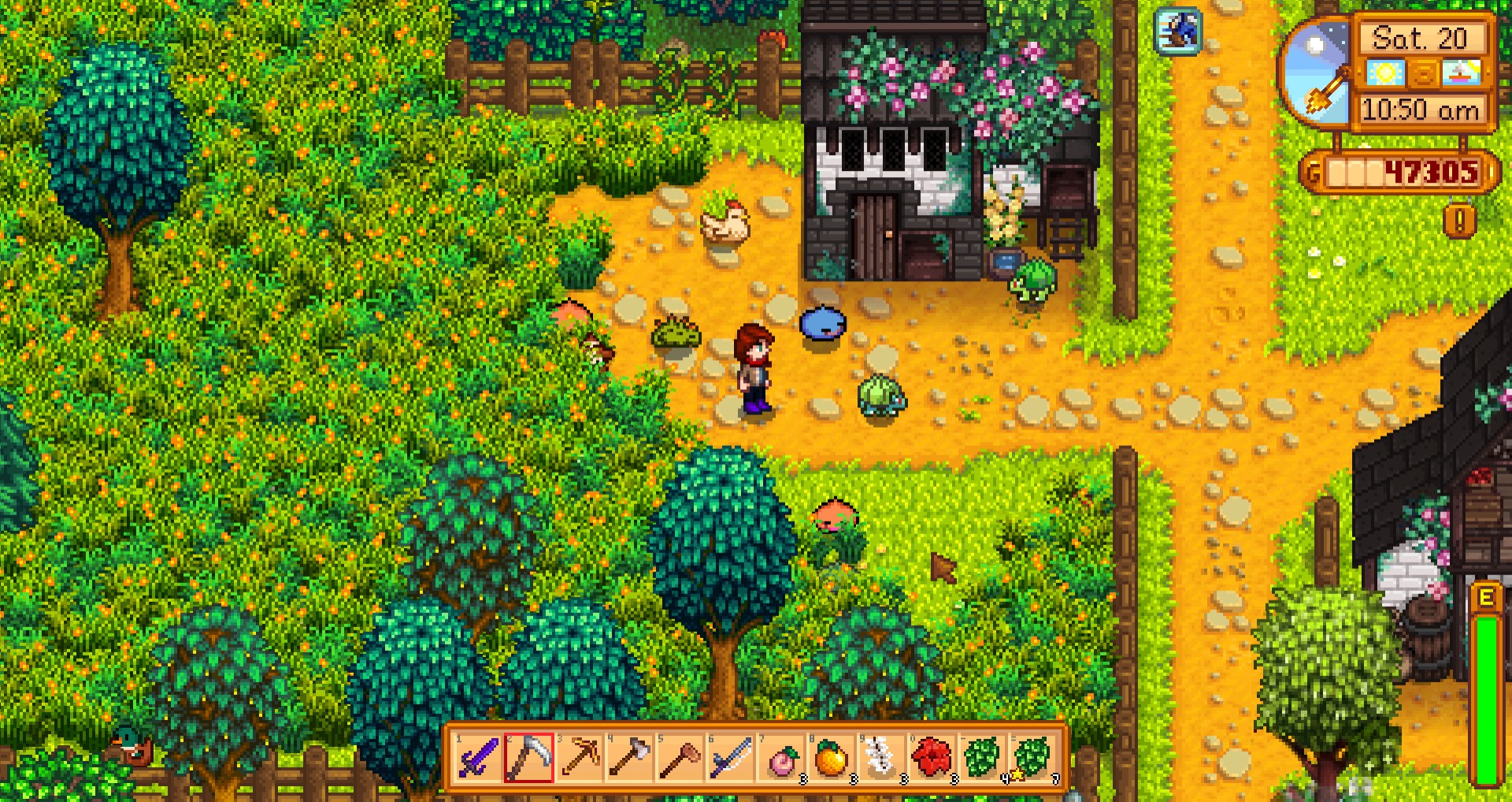Click the season medallion between weather icons
This screenshot has height=802, width=1512.
pos(1422,73)
